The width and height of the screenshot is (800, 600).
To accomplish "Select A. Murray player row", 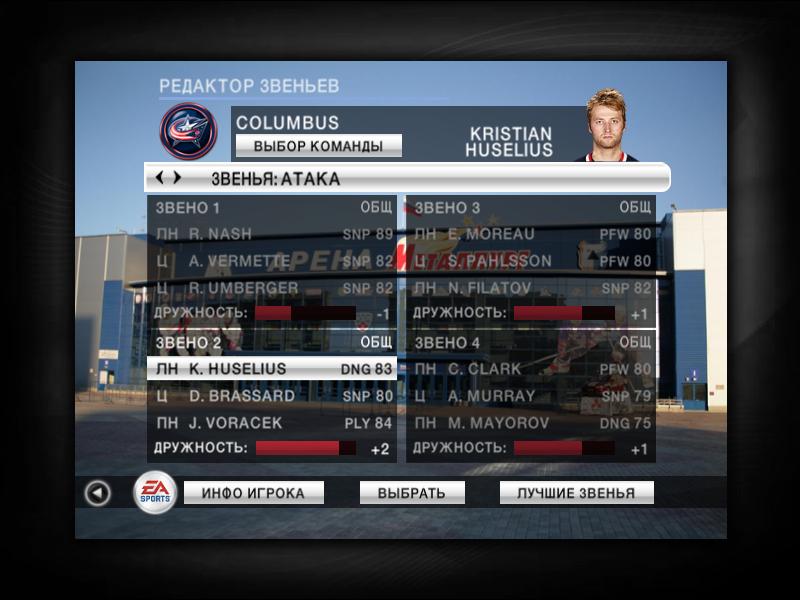I will point(531,396).
